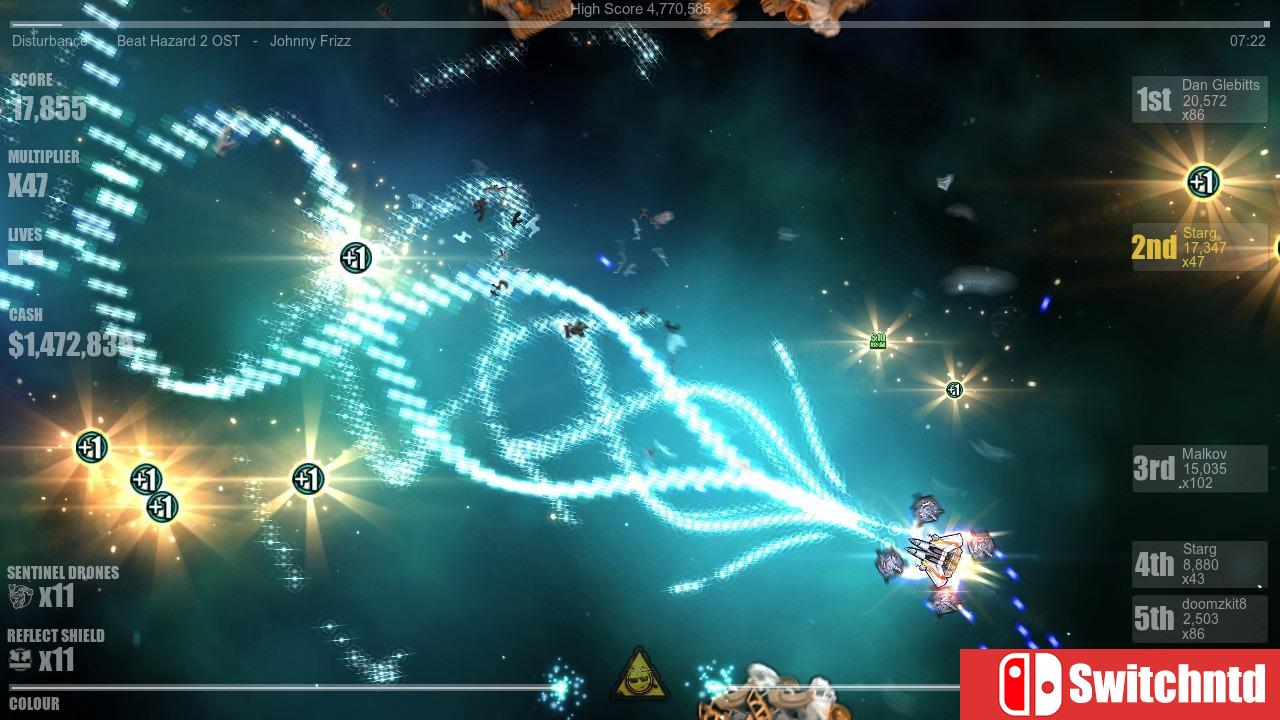Image resolution: width=1280 pixels, height=720 pixels.
Task: Toggle Starg's 2nd place highlight
Action: tap(1199, 246)
